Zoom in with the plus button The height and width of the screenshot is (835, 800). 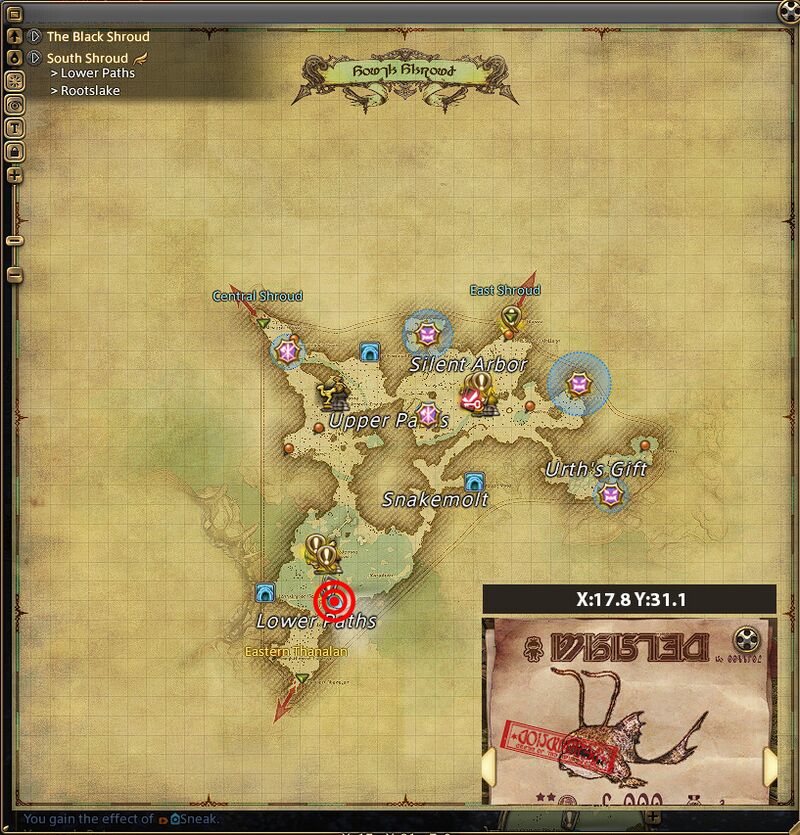tap(15, 175)
